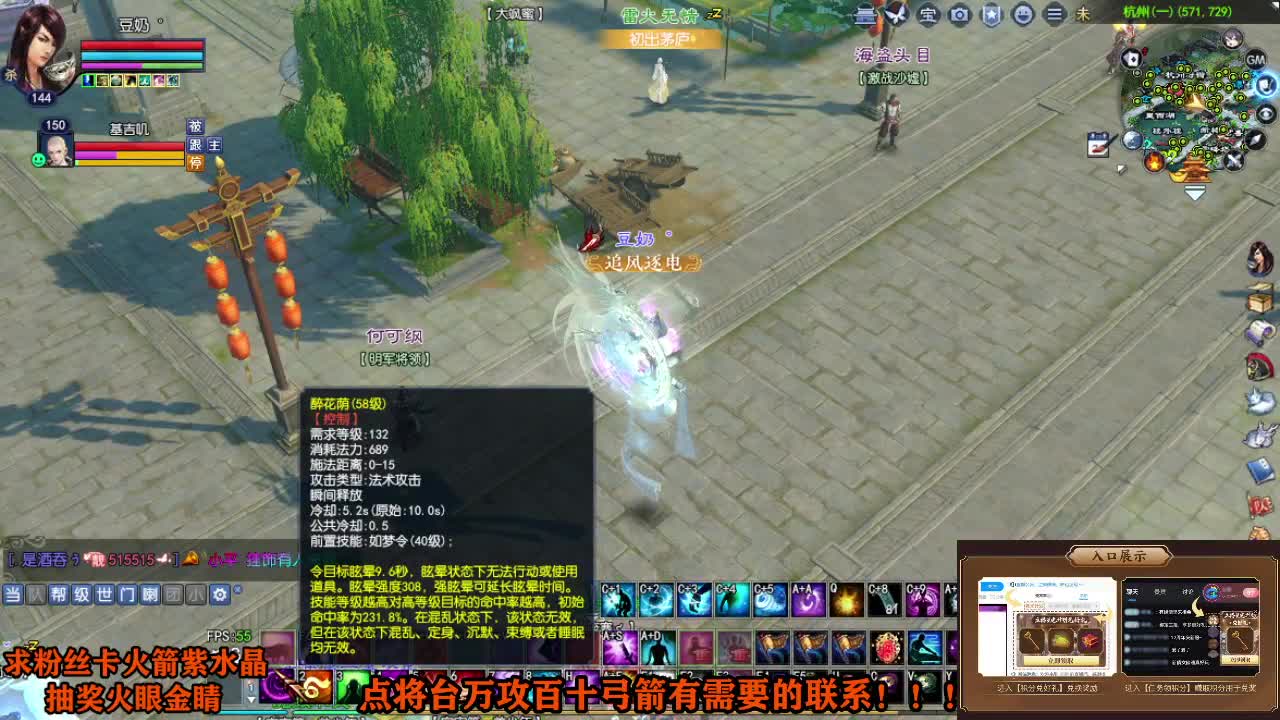Select the flame event icon under the minimap
This screenshot has height=720, width=1280.
pos(1153,161)
